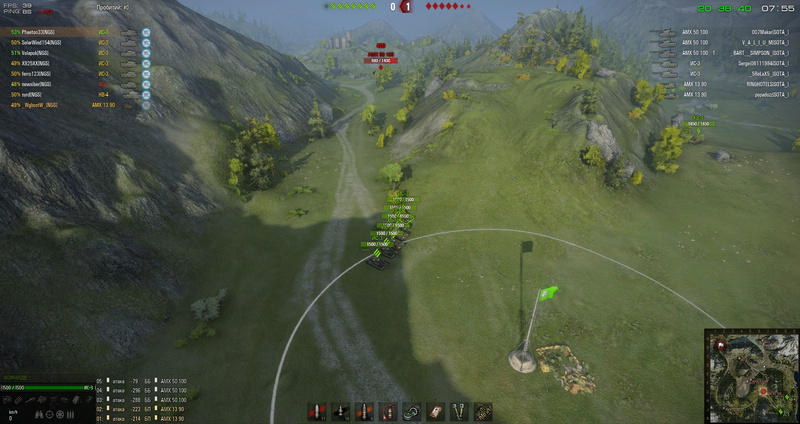Select SolarWind154 in the allied roster
The height and width of the screenshot is (424, 800).
pos(42,41)
